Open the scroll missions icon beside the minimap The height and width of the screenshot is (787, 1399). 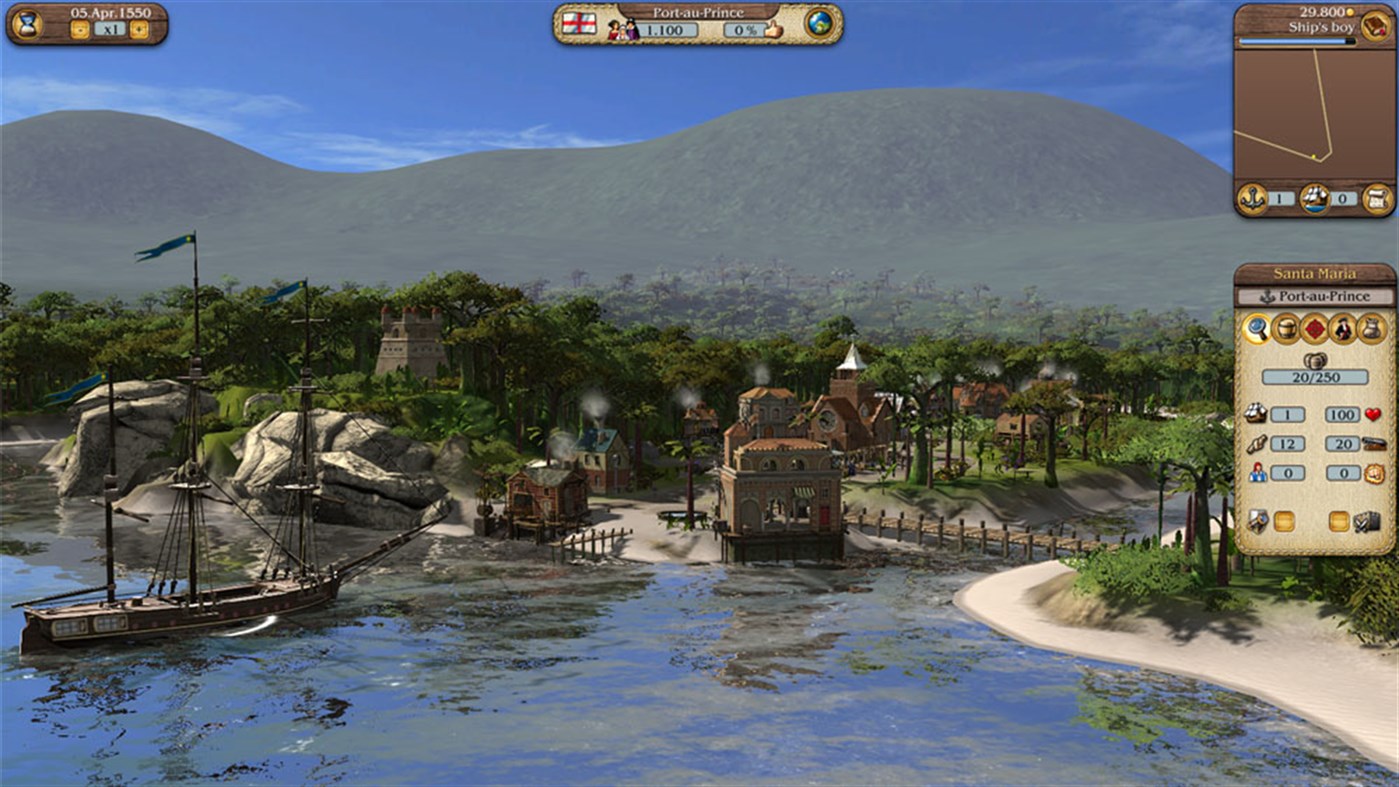pyautogui.click(x=1378, y=197)
